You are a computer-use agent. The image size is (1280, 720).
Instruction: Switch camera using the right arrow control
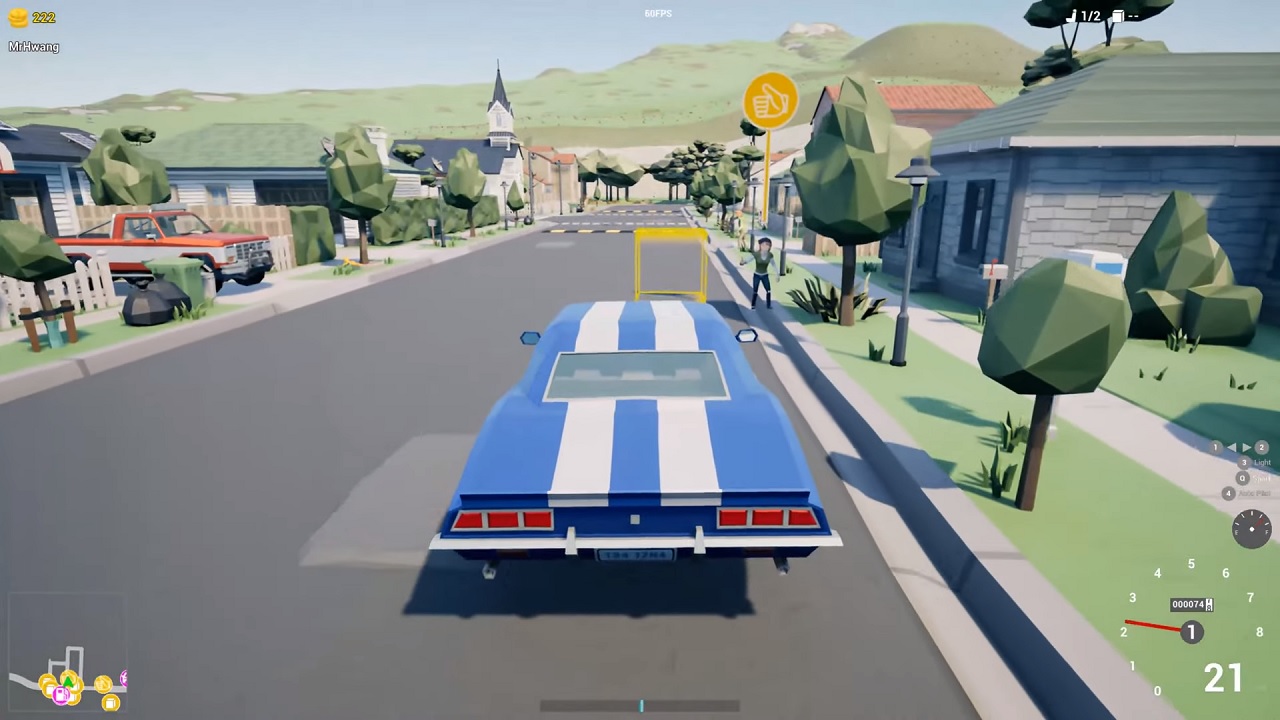click(1246, 447)
